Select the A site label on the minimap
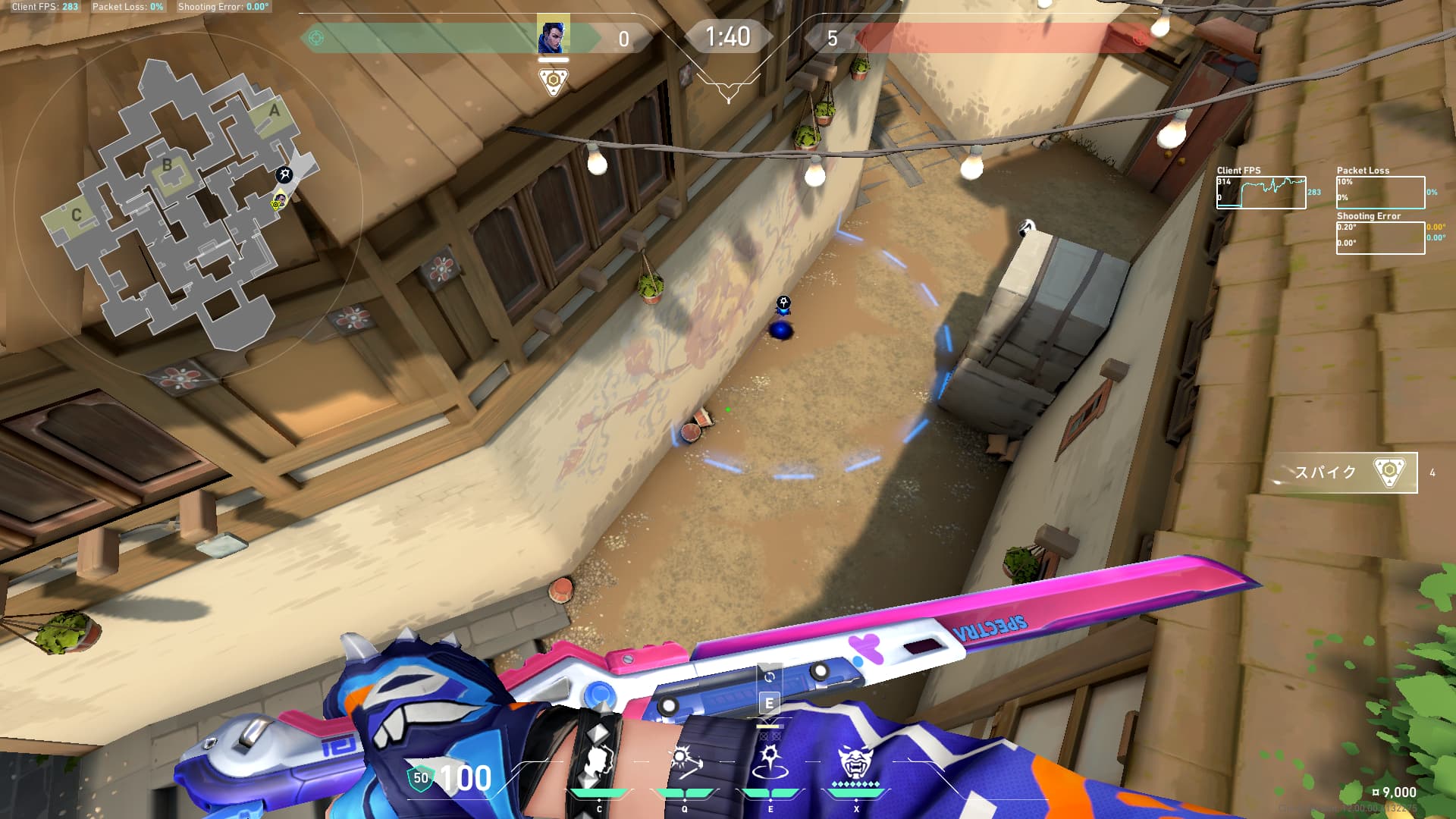The image size is (1456, 819). pyautogui.click(x=275, y=111)
